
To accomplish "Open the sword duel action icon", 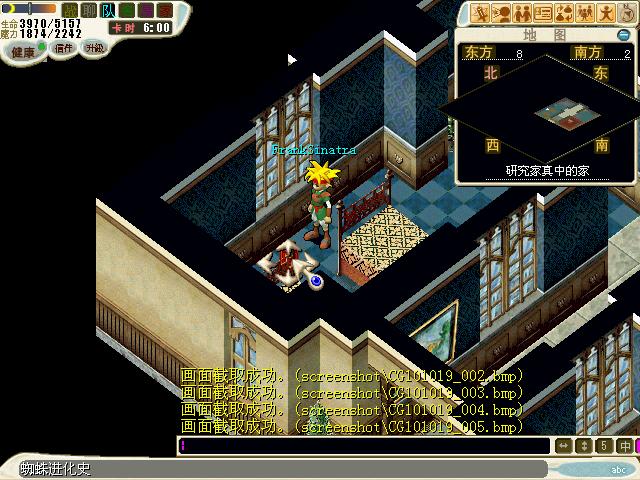I will 479,13.
